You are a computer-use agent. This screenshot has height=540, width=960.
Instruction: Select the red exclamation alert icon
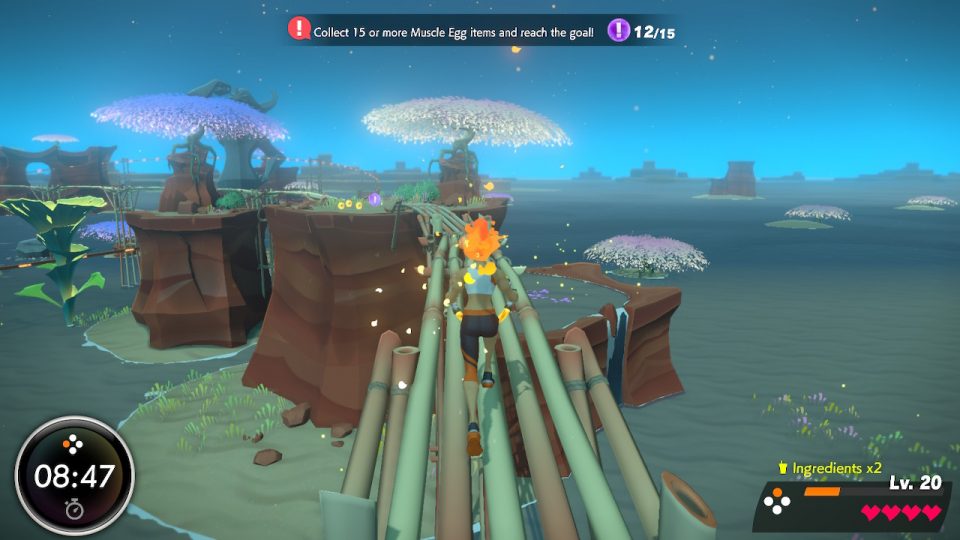299,30
